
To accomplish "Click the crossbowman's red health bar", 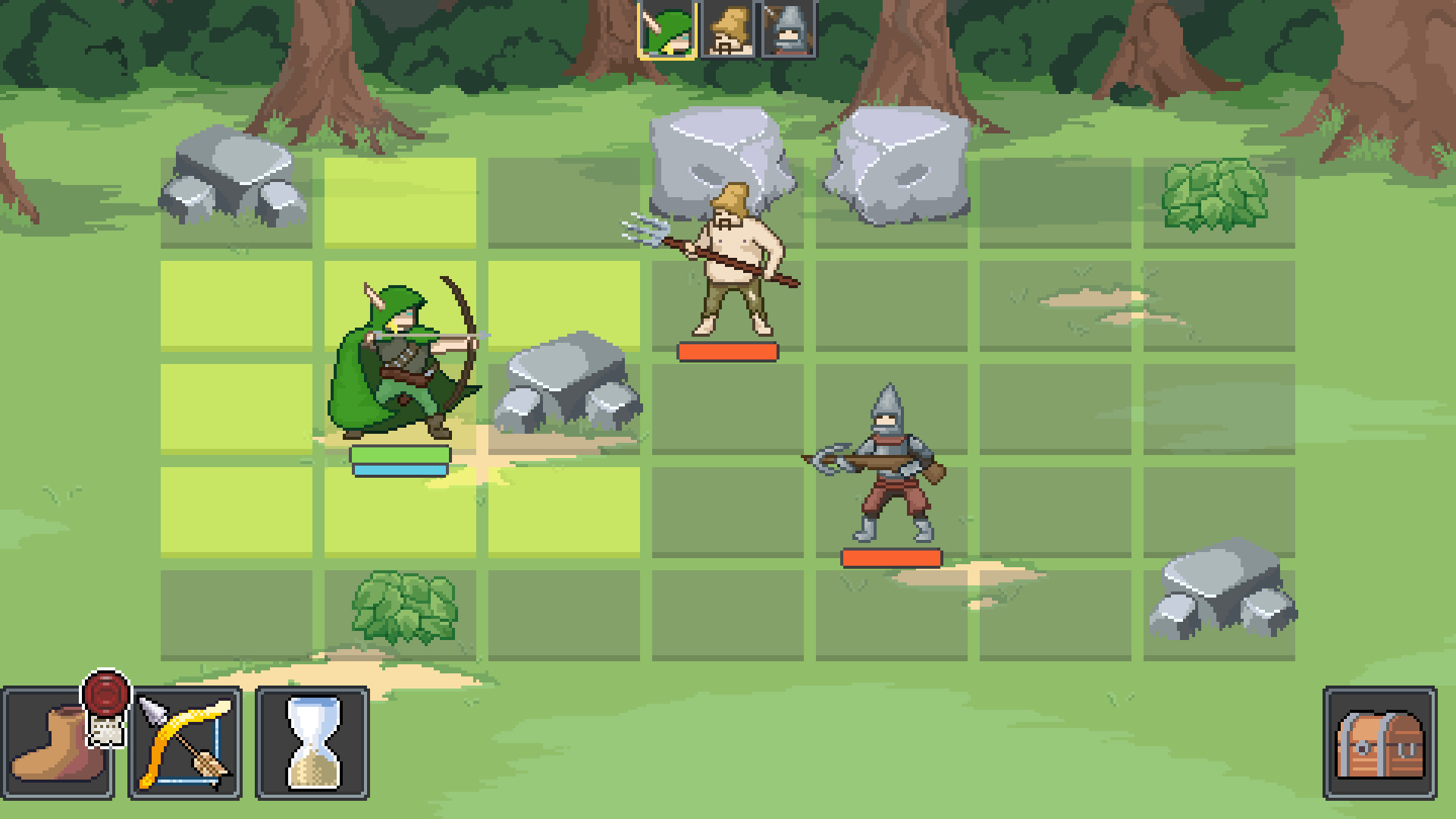I will pos(889,559).
